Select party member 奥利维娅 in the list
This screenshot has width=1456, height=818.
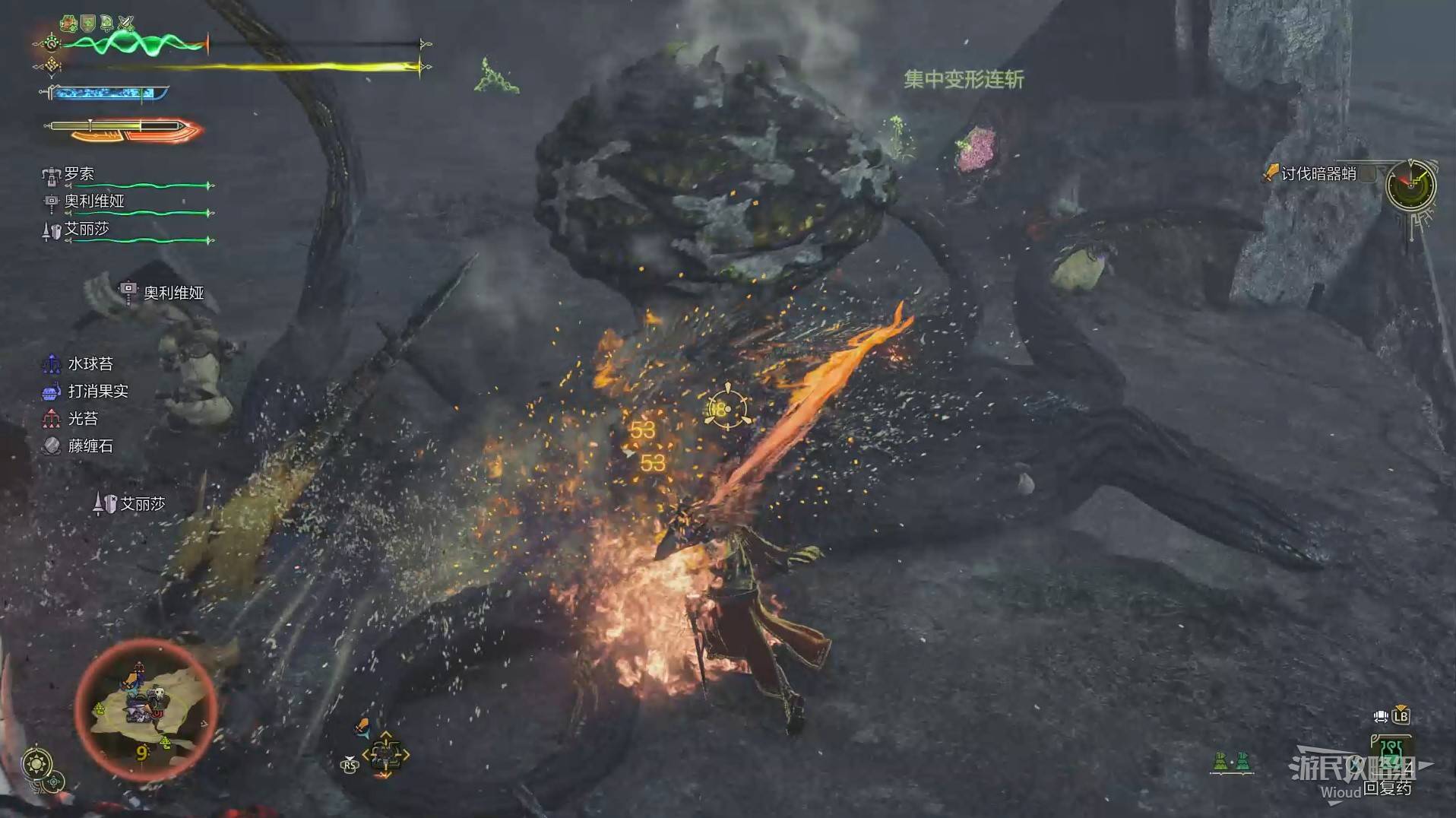click(93, 201)
